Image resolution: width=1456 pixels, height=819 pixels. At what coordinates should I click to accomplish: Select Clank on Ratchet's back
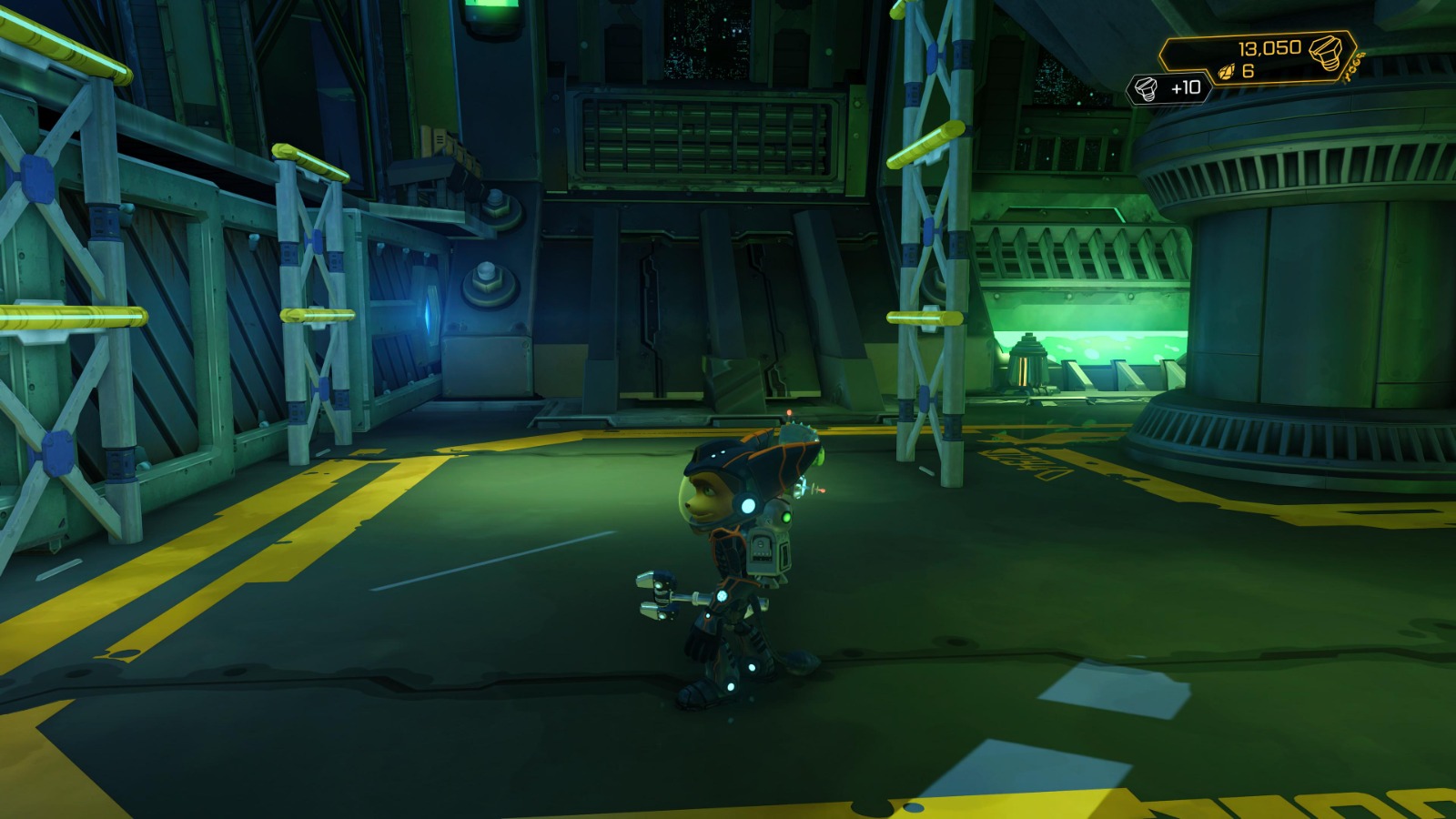pos(769,537)
